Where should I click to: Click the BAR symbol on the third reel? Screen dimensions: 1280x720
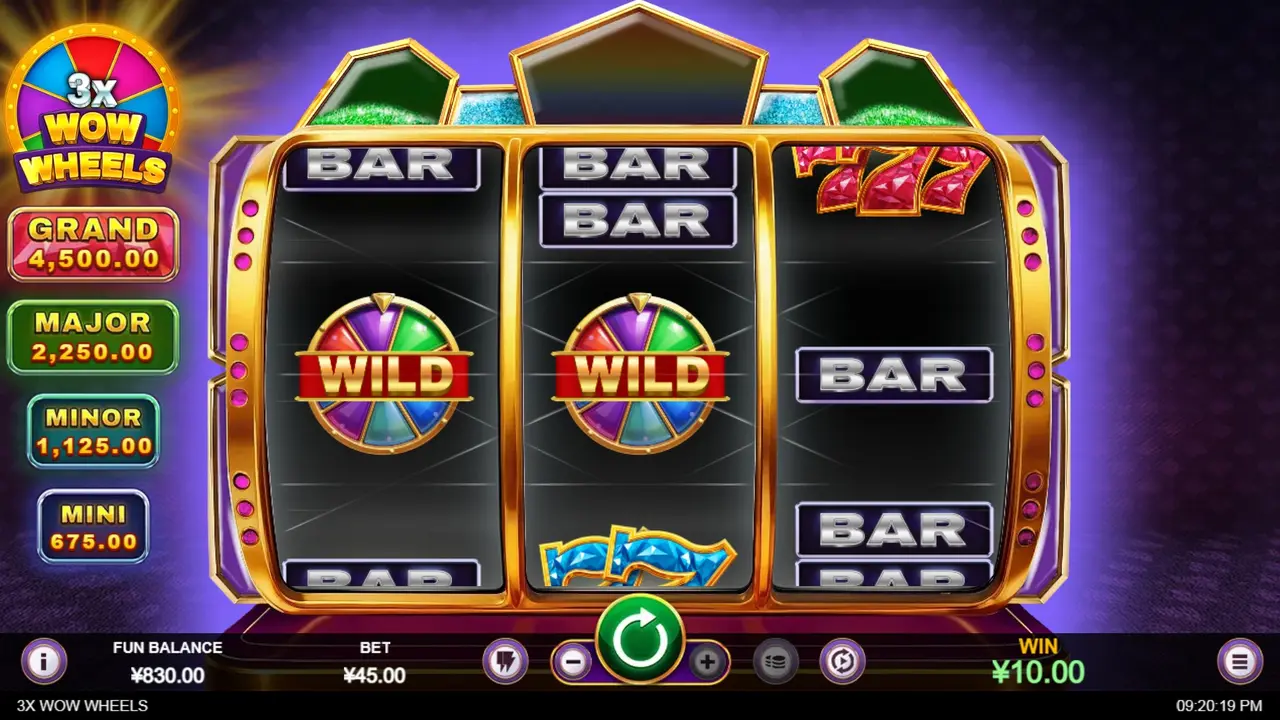pyautogui.click(x=893, y=375)
